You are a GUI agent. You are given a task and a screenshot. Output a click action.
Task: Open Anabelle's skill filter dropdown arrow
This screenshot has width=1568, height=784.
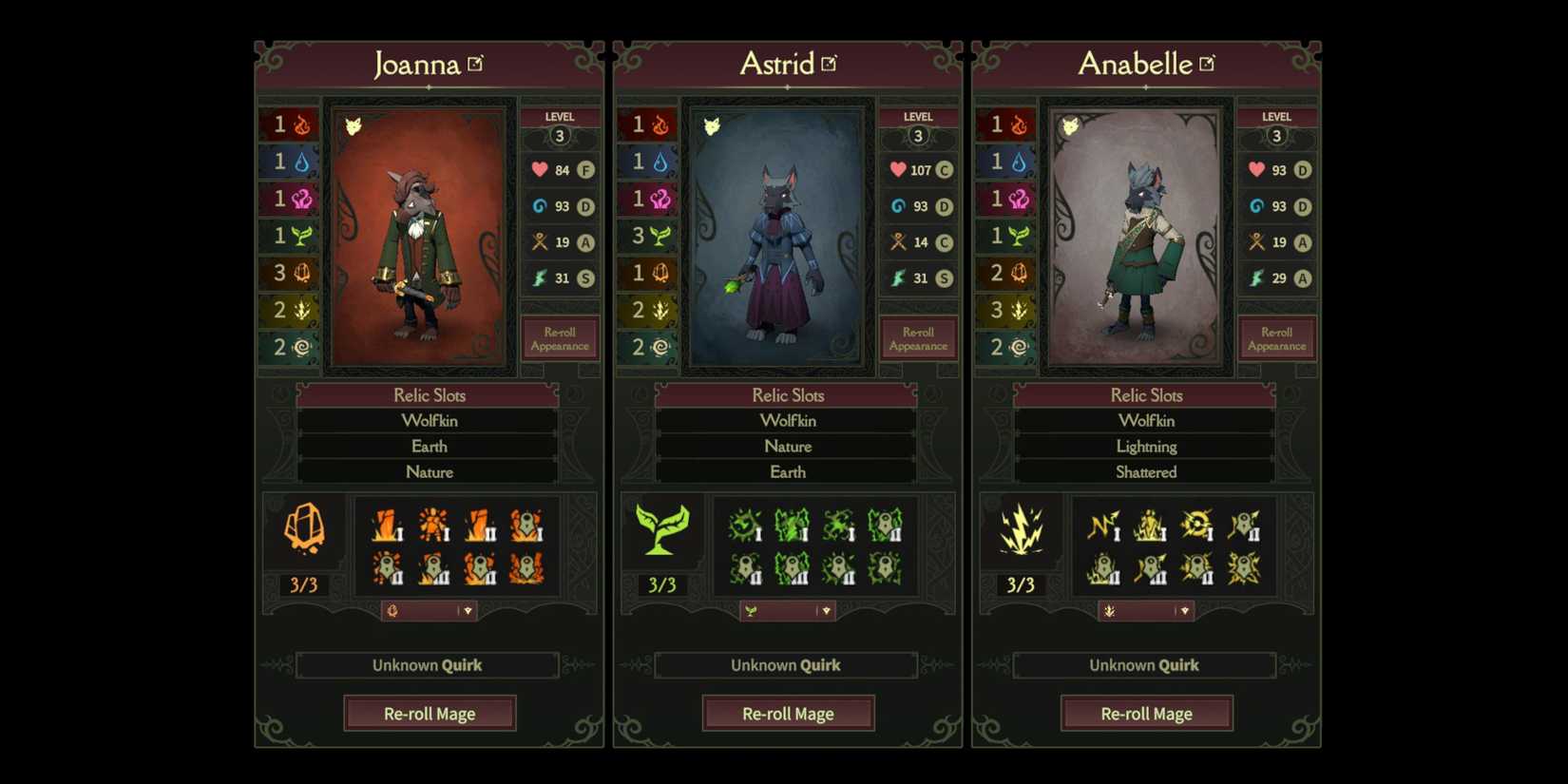tap(1186, 611)
